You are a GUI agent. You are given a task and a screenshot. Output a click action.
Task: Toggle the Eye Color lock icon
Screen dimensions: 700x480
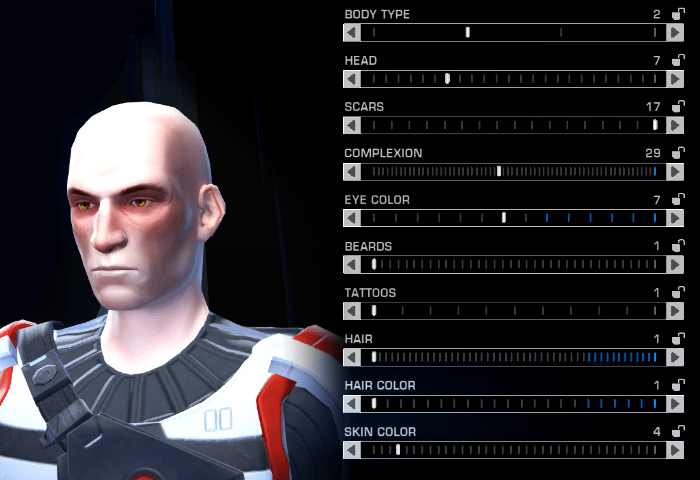pyautogui.click(x=678, y=199)
